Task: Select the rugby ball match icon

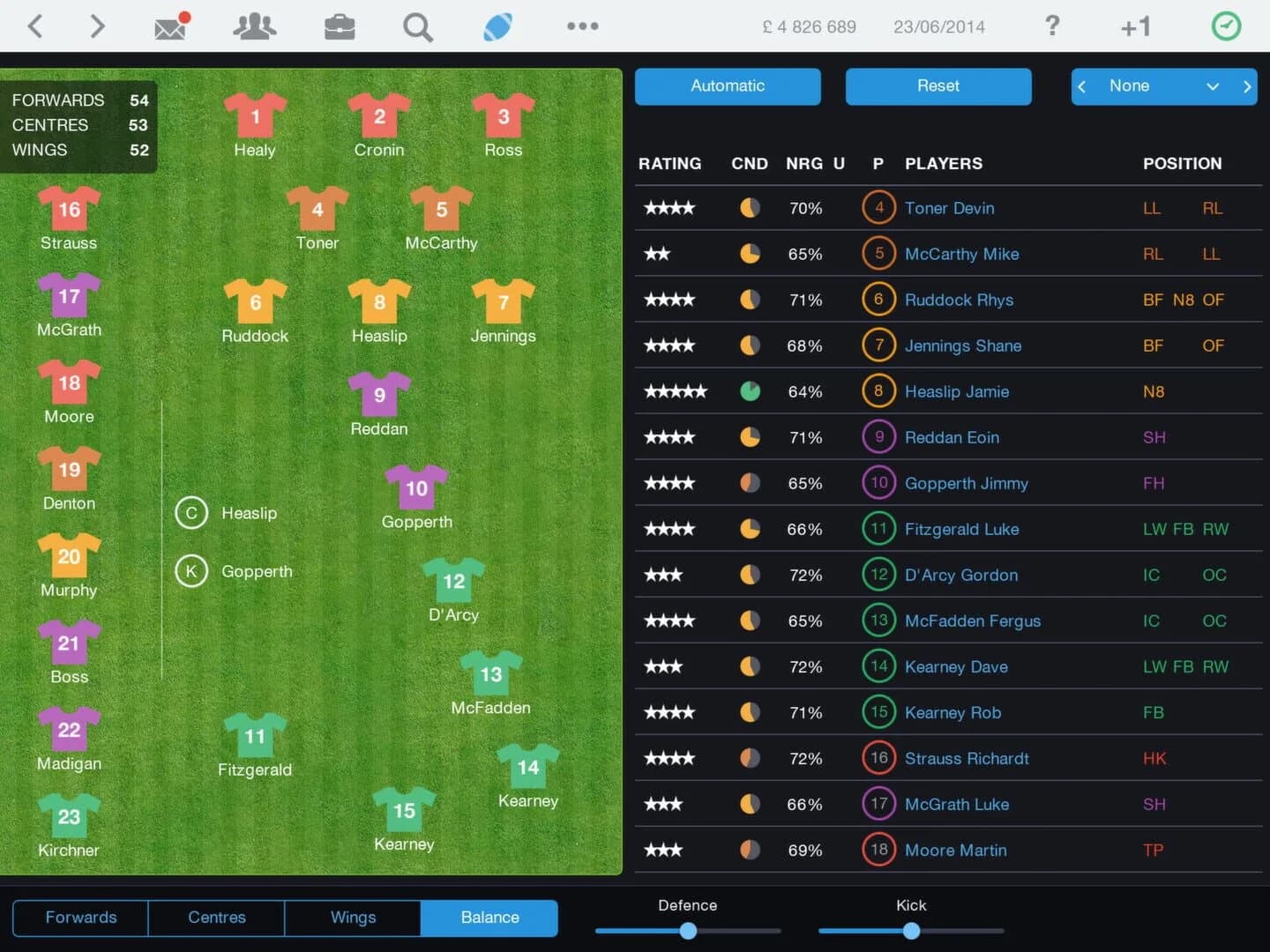Action: tap(497, 26)
